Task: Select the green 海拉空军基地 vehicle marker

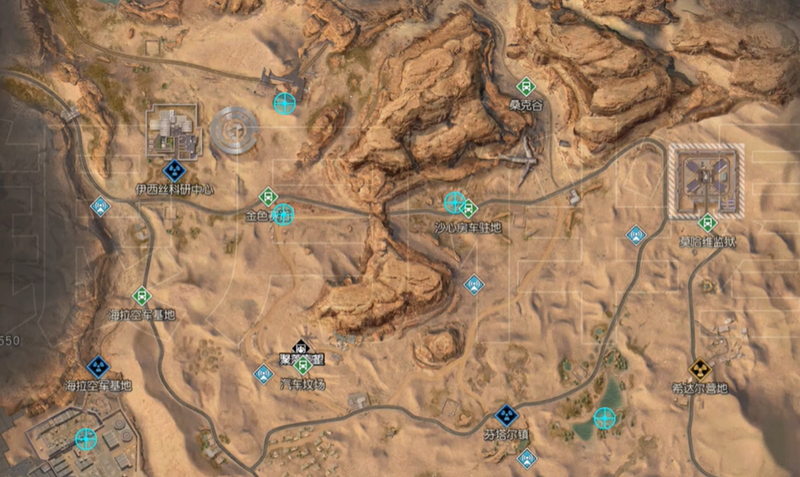Action: [x=142, y=296]
